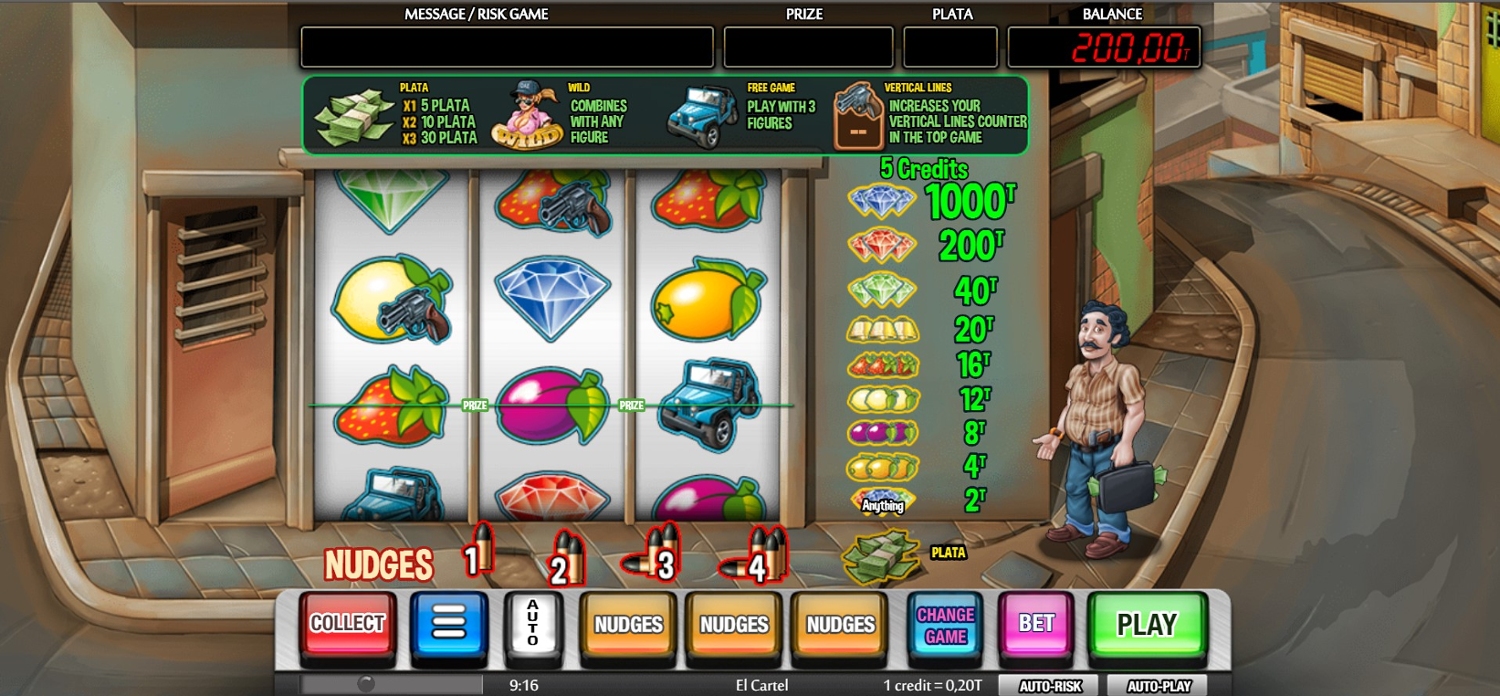The height and width of the screenshot is (696, 1500).
Task: Click the slider knob in the bottom bar
Action: [366, 684]
